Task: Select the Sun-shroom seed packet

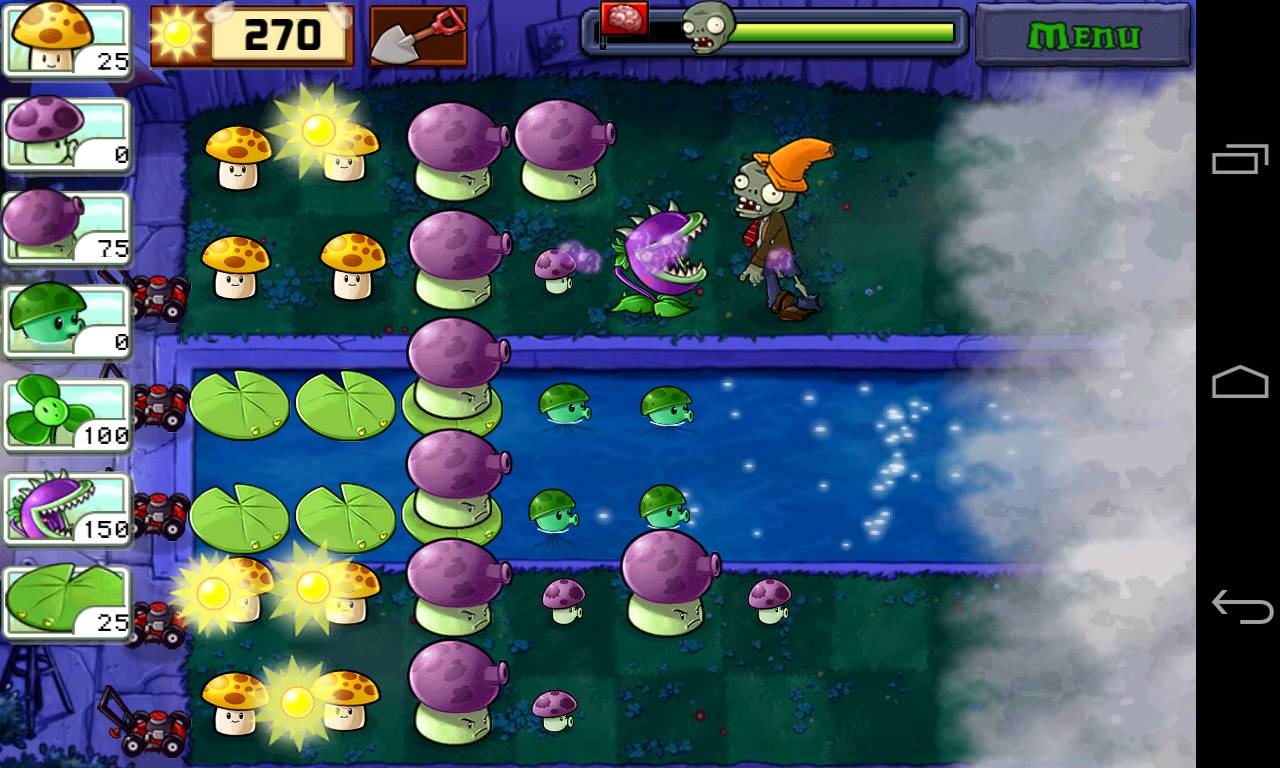Action: [x=65, y=38]
